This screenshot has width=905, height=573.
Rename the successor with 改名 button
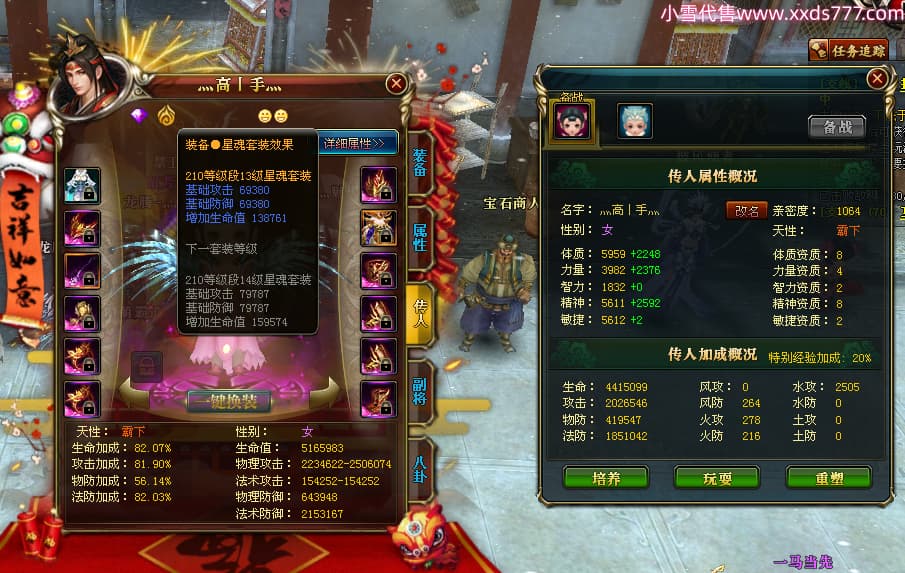click(746, 210)
